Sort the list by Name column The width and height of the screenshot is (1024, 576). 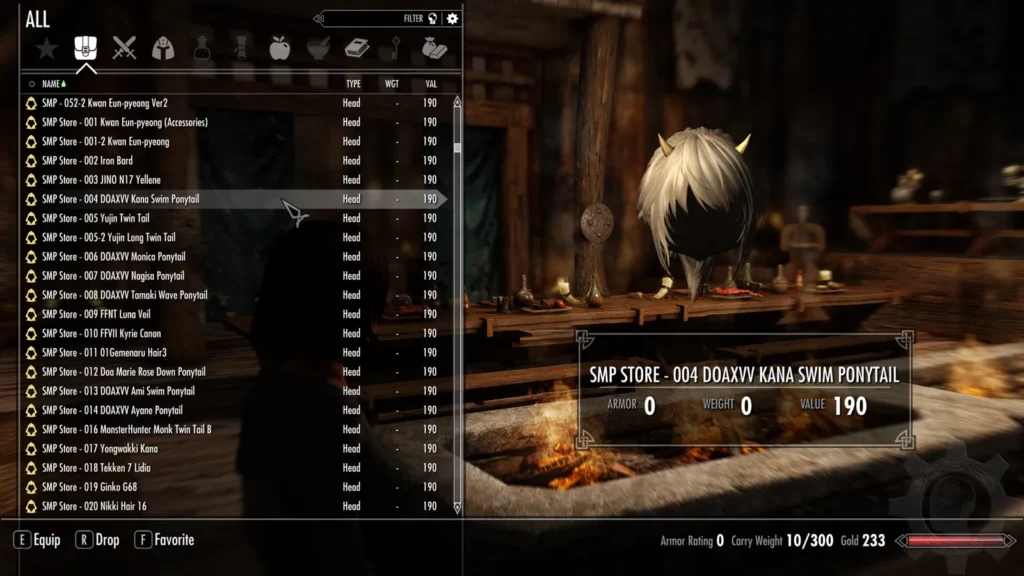[x=52, y=84]
